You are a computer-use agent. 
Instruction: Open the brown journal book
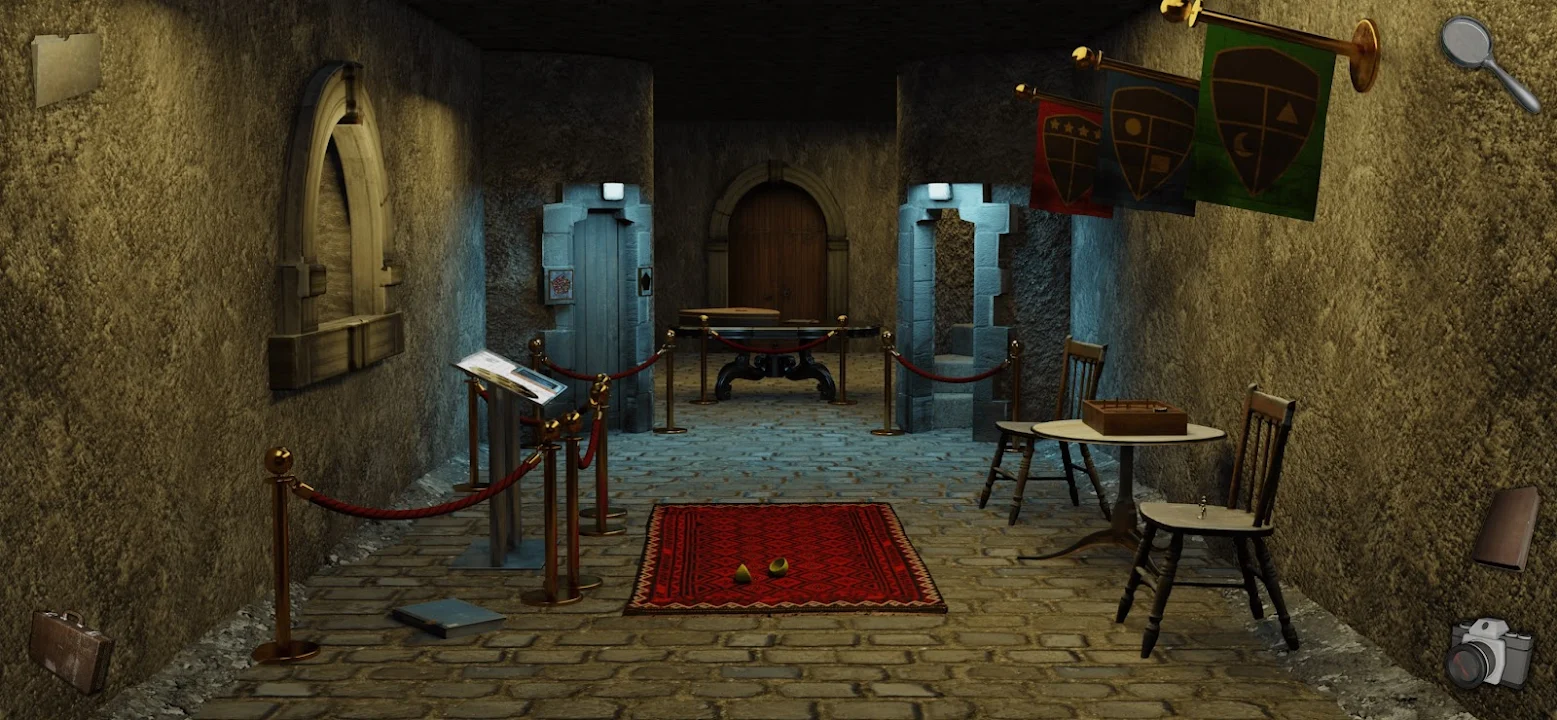pyautogui.click(x=1506, y=527)
